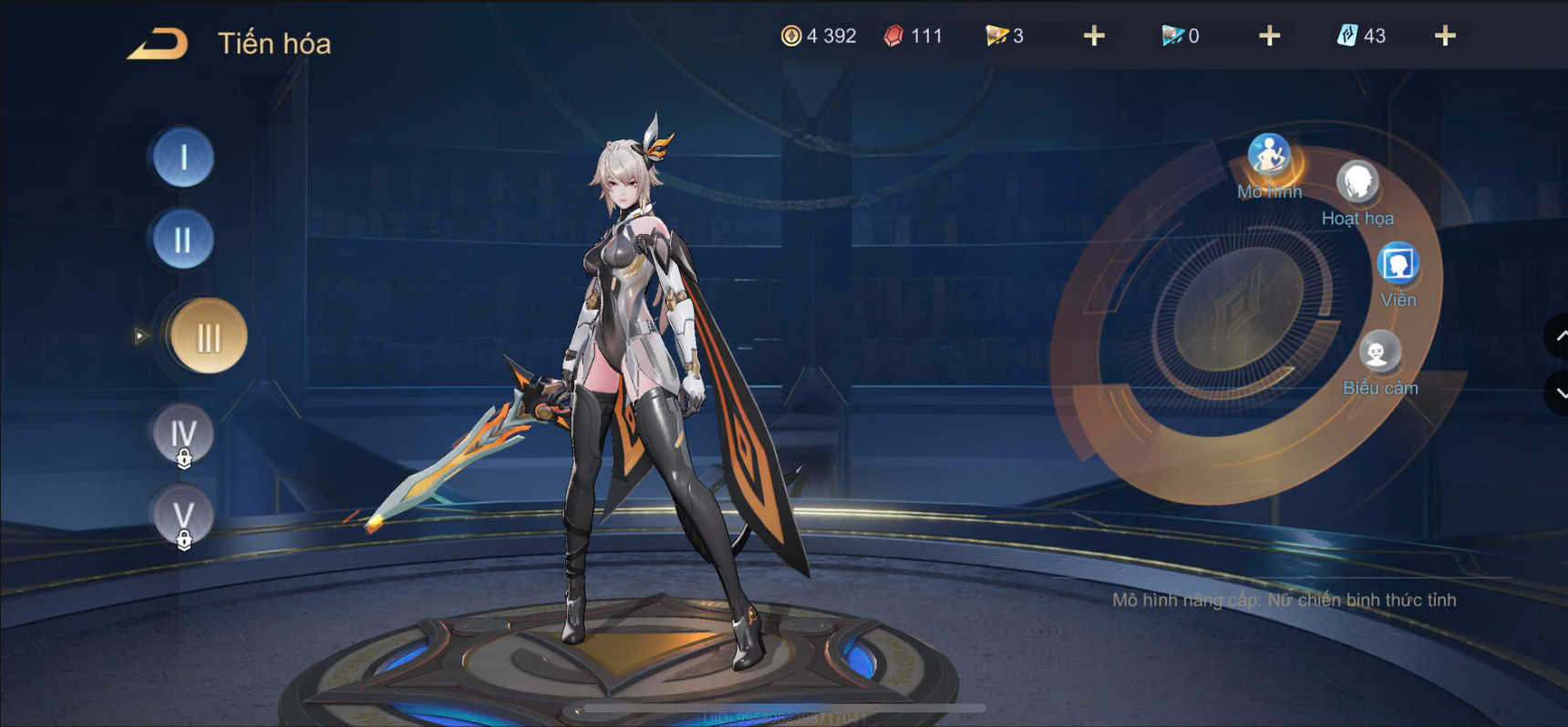The image size is (1568, 727).
Task: Open the Biểu cảm expression icon
Action: [x=1381, y=351]
